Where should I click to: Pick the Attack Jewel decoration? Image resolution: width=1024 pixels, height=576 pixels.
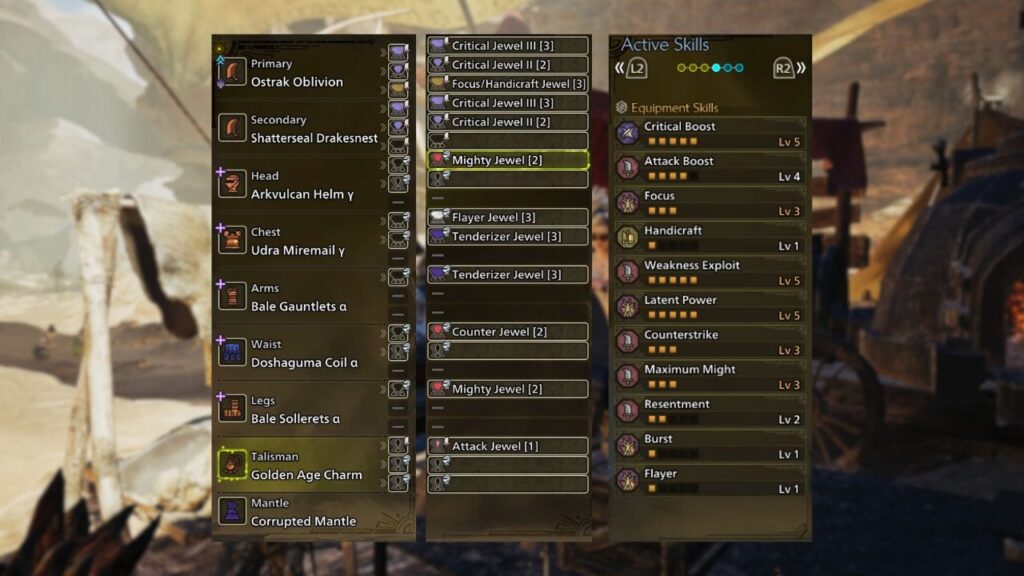click(x=508, y=446)
